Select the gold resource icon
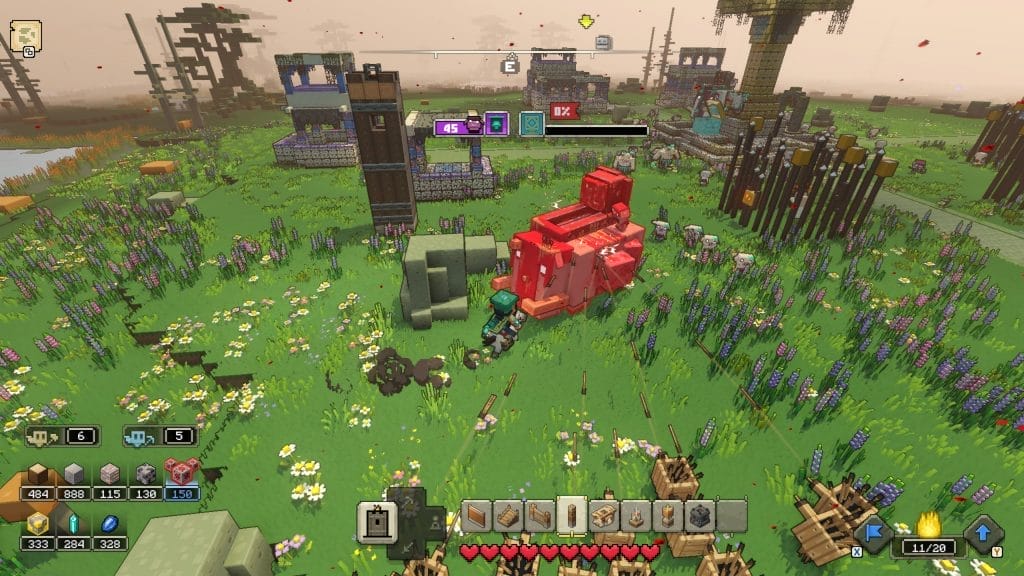 click(39, 523)
